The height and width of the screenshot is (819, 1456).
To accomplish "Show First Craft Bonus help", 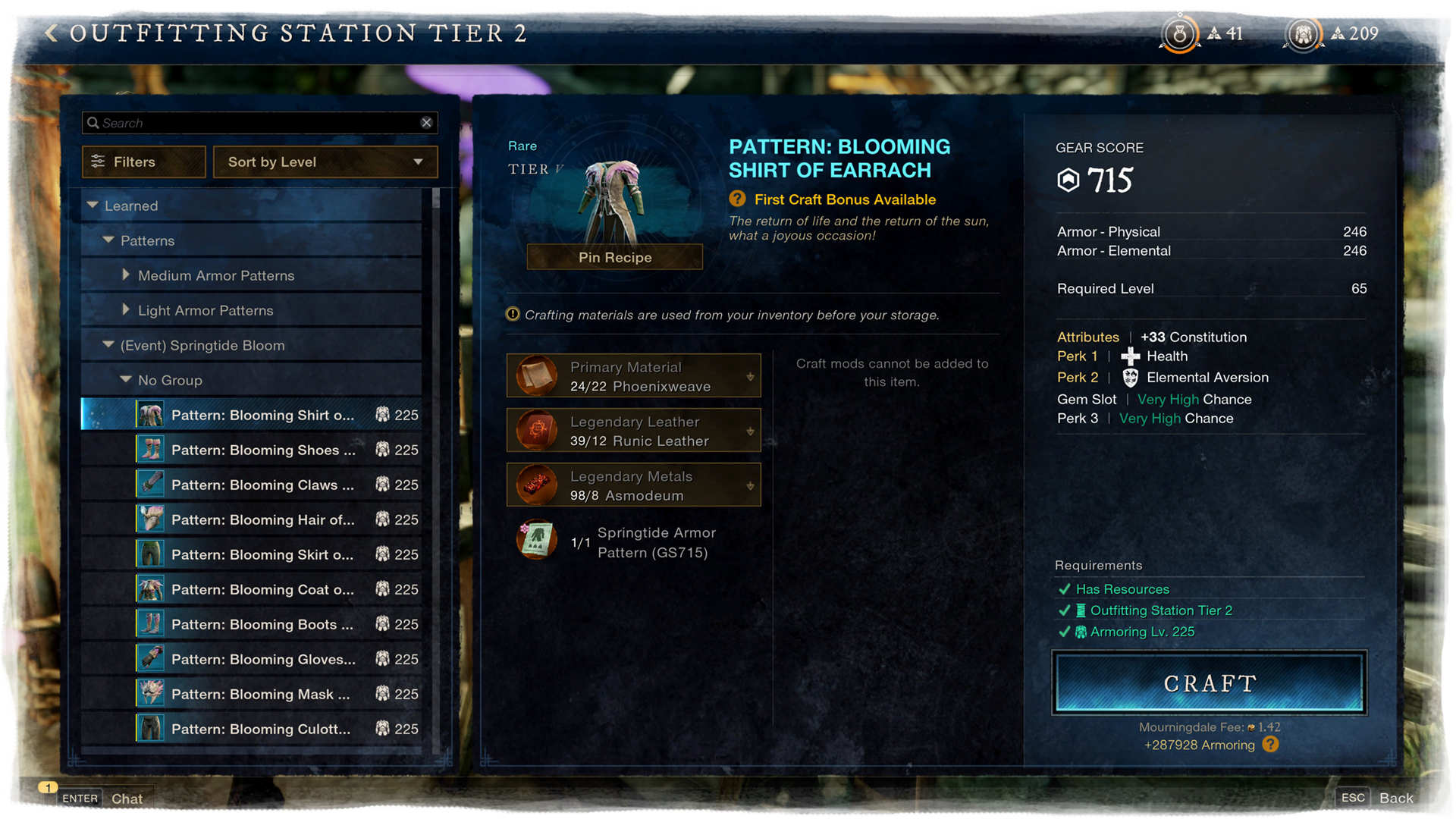I will 737,199.
